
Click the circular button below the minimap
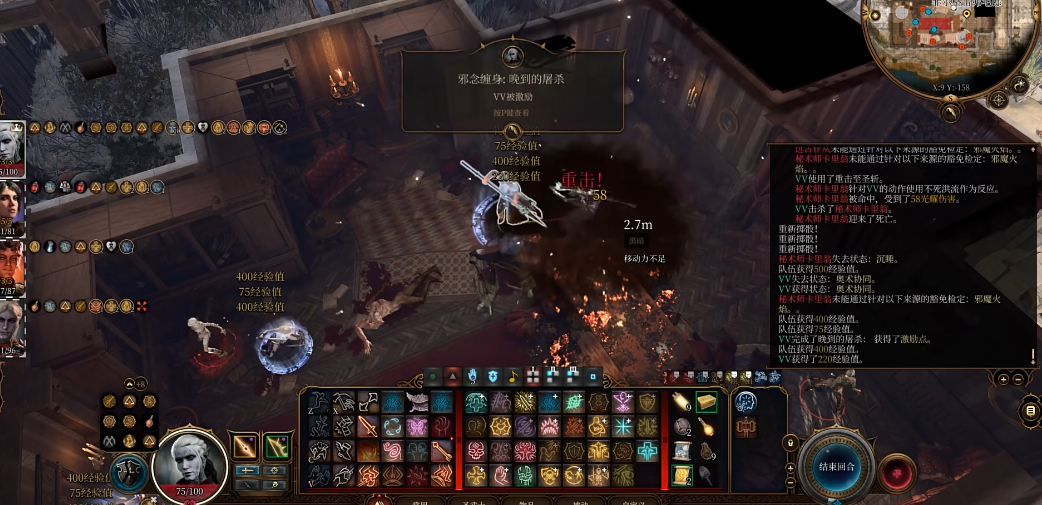coord(1021,88)
